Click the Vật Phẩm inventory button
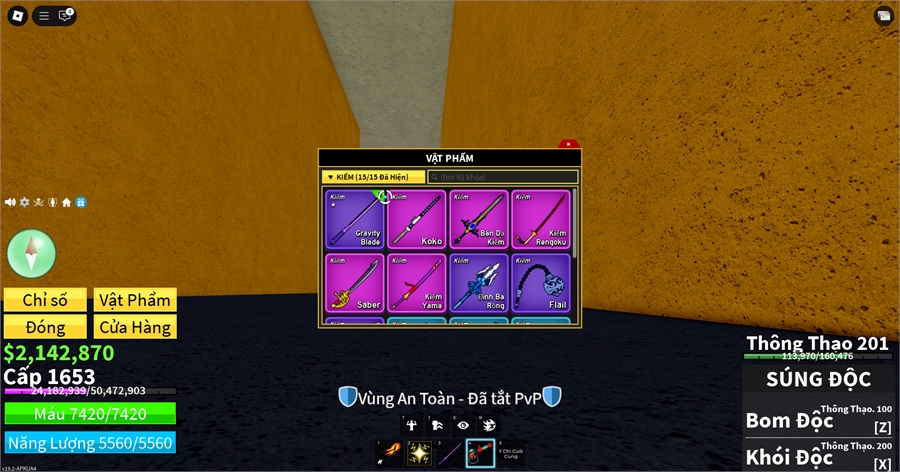The height and width of the screenshot is (472, 900). (135, 300)
